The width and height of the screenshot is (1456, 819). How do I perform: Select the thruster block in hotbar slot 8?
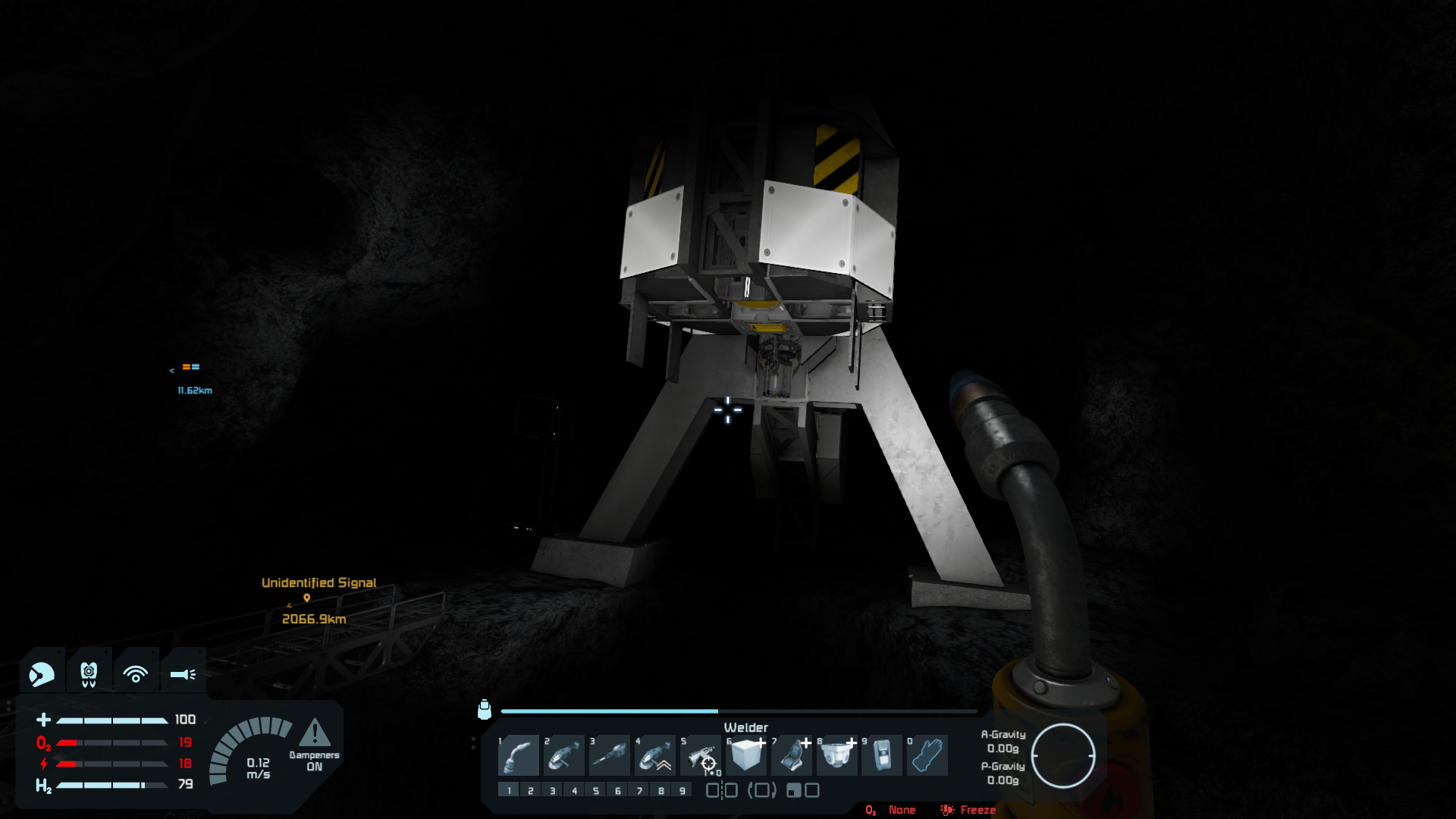pos(837,755)
